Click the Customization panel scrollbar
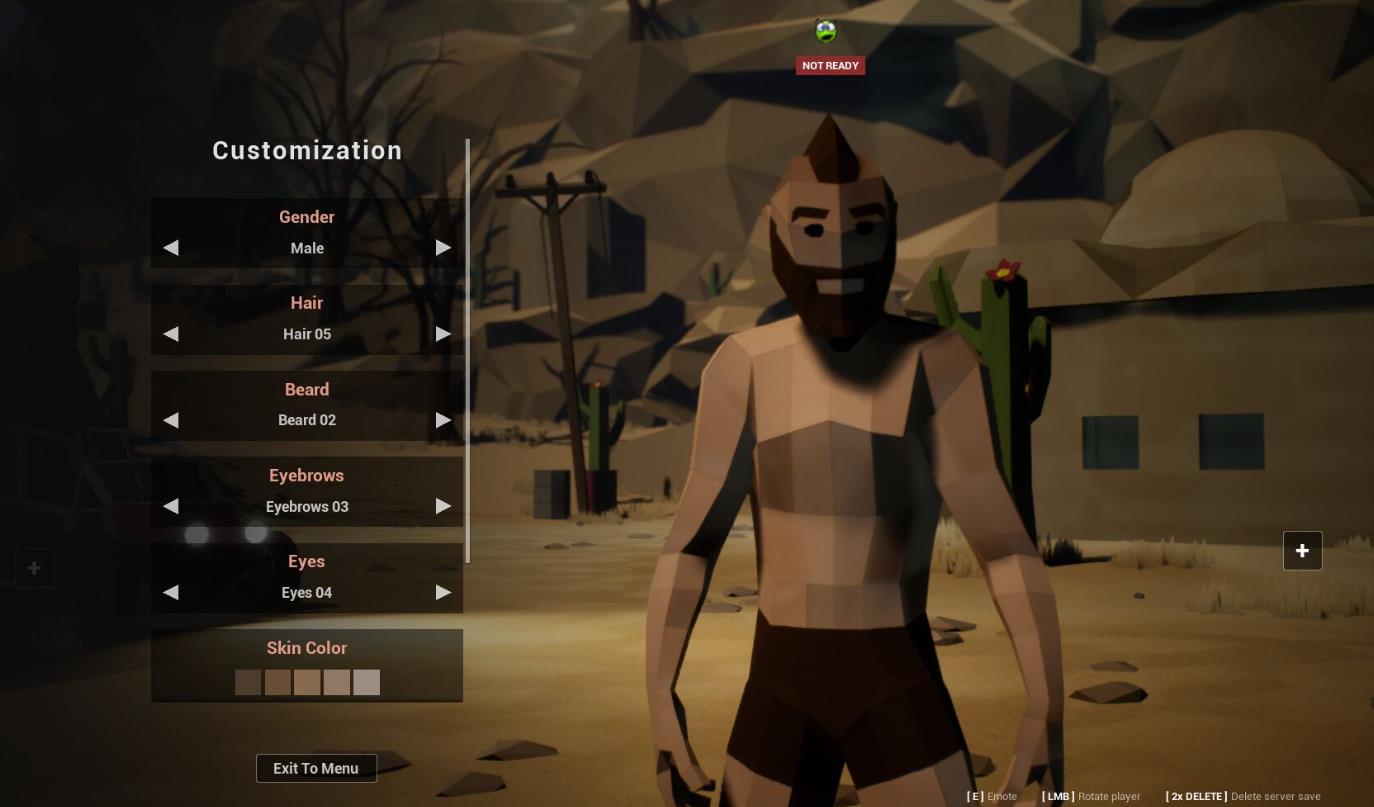Screen dimensions: 1374x807 tap(467, 350)
